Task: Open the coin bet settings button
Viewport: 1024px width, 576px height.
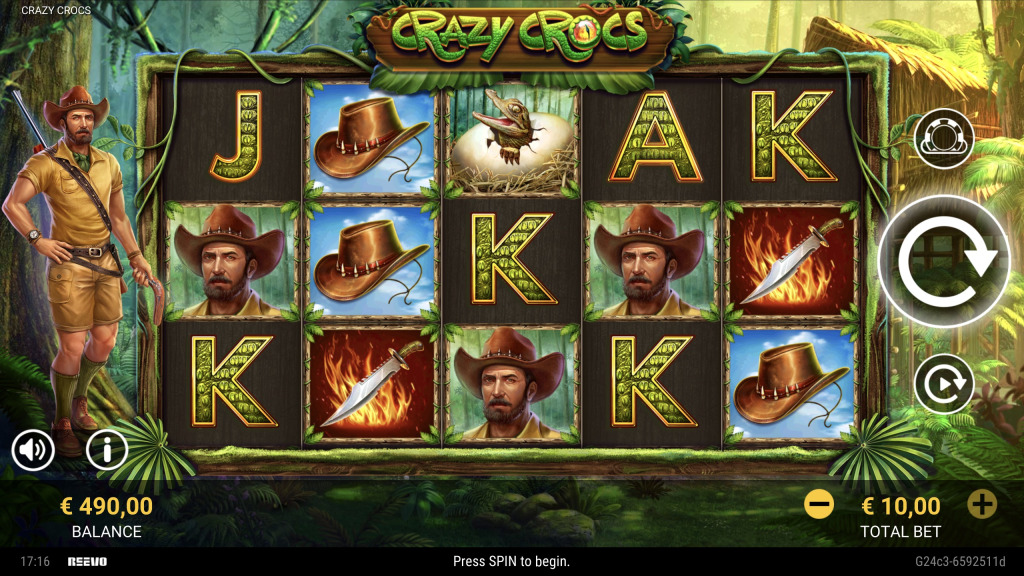Action: pyautogui.click(x=944, y=139)
